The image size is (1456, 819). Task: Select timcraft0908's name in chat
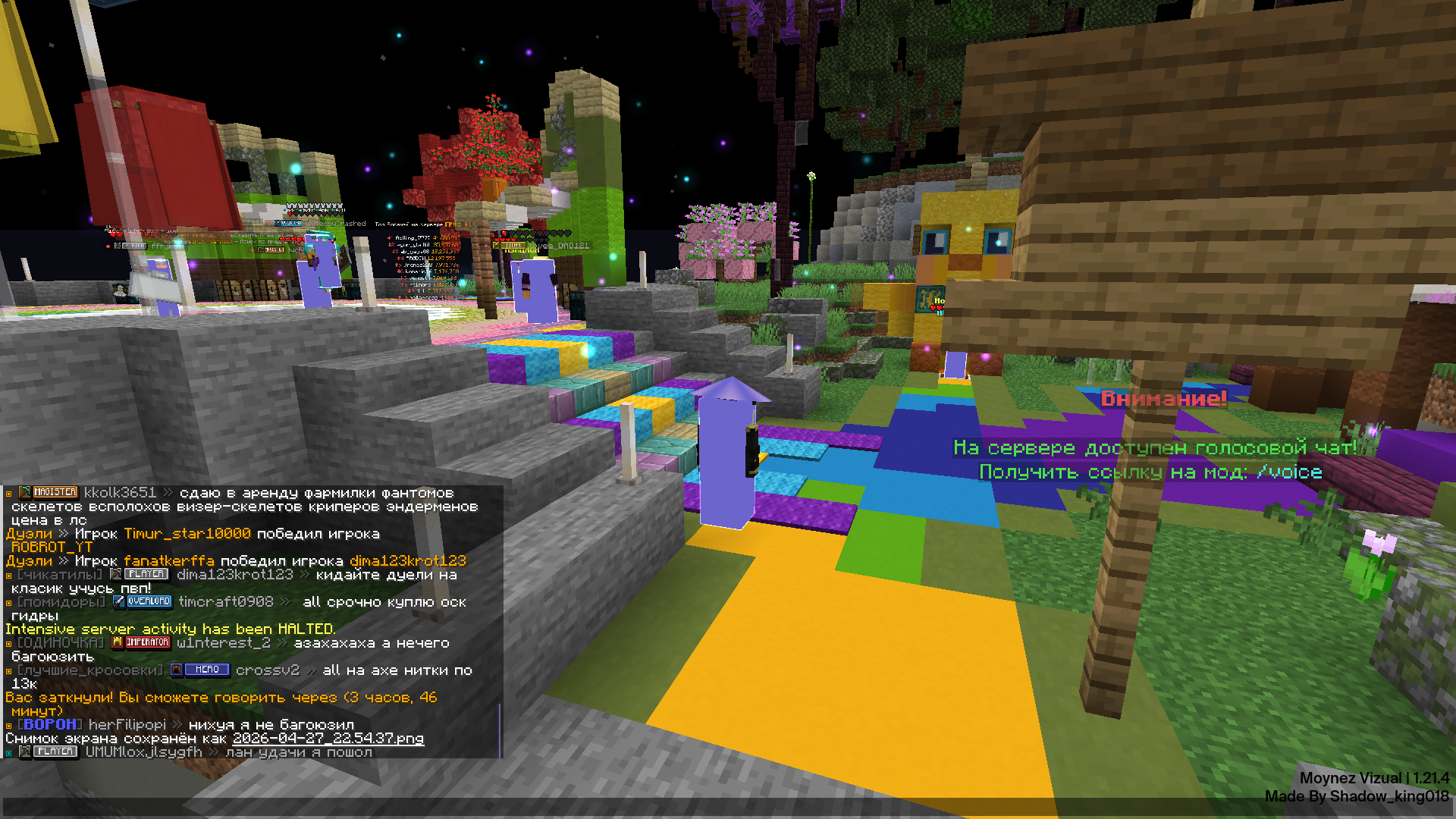225,602
